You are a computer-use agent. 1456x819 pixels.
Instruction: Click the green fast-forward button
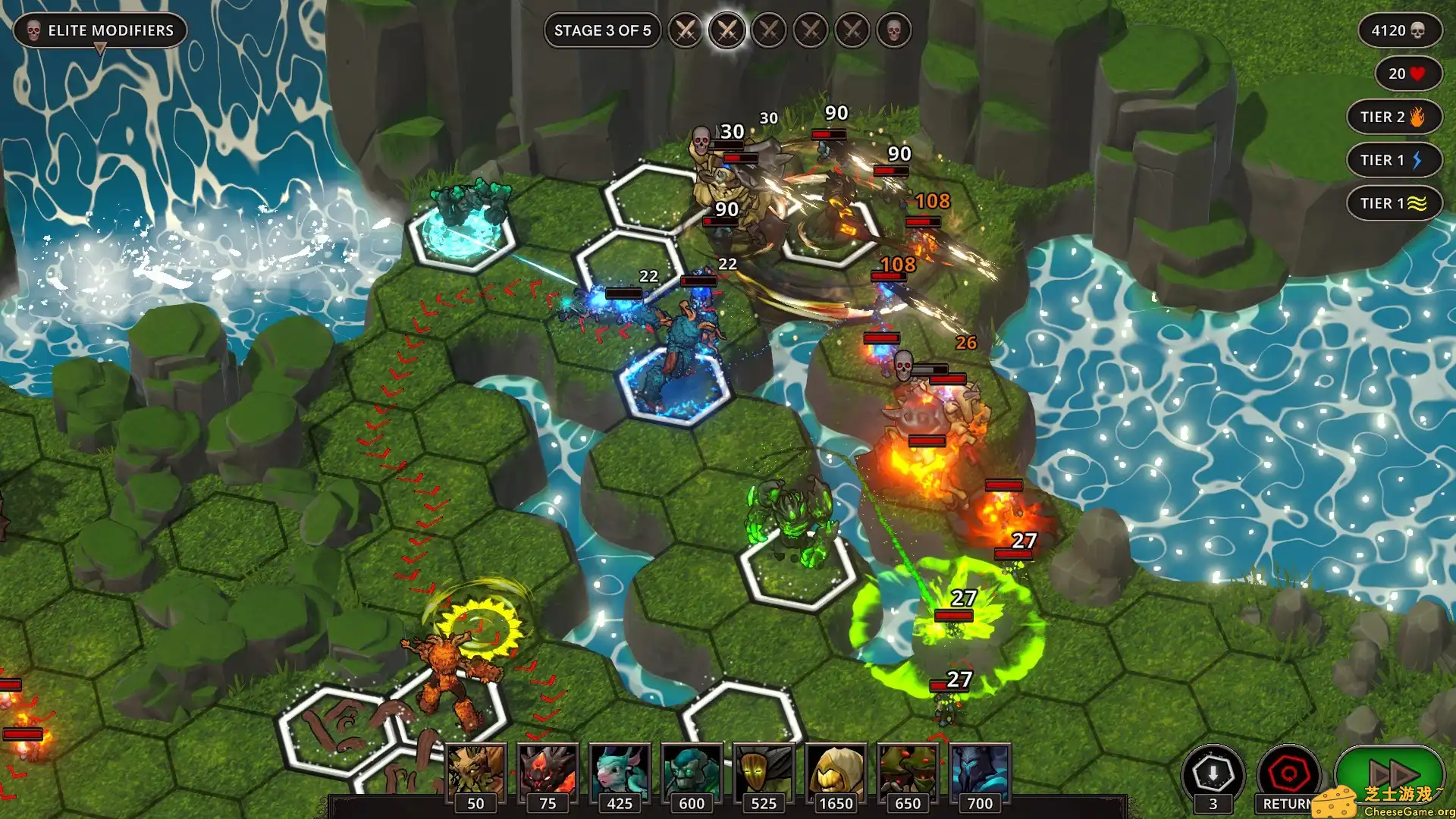1389,773
